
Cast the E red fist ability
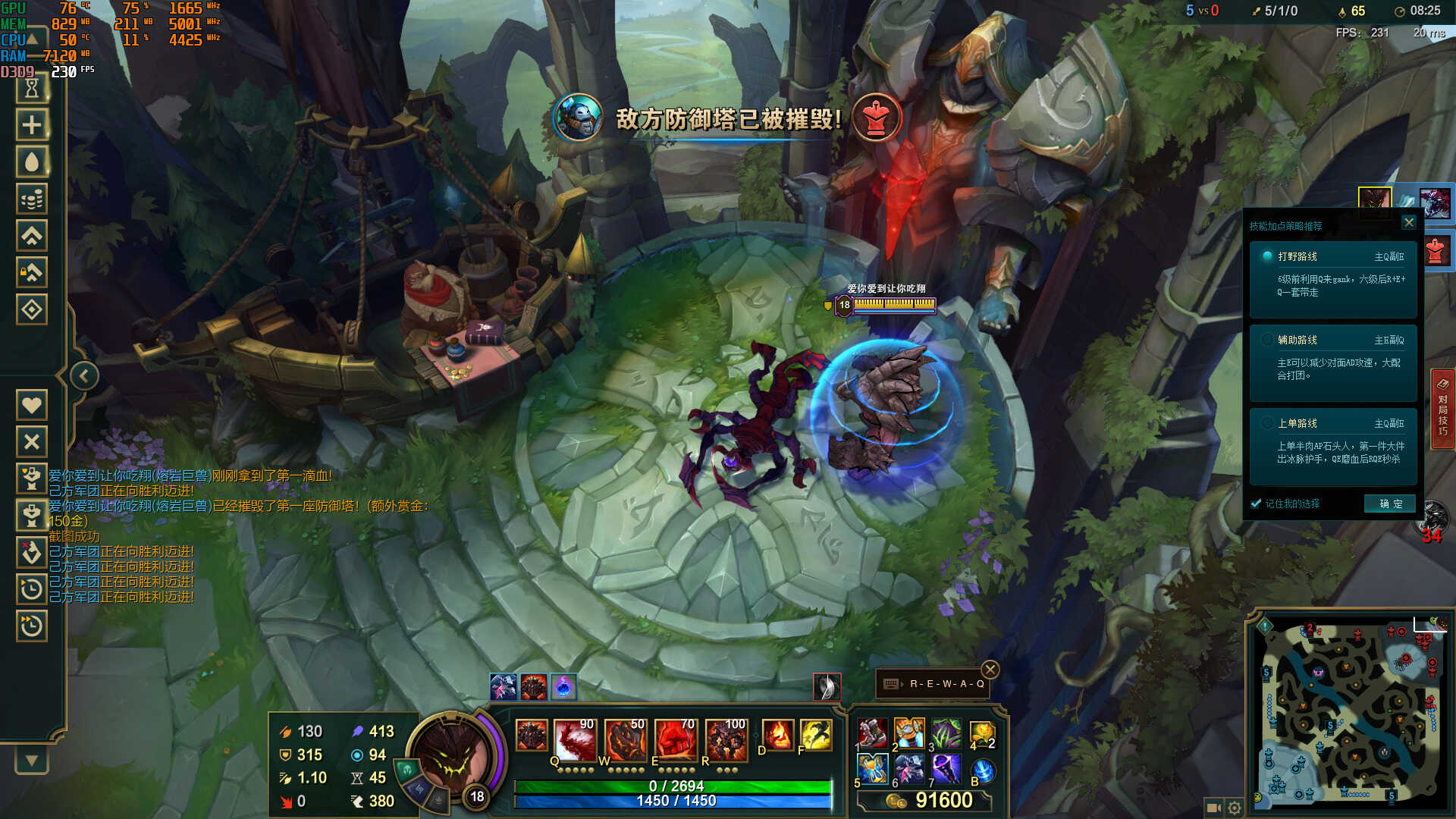(676, 739)
